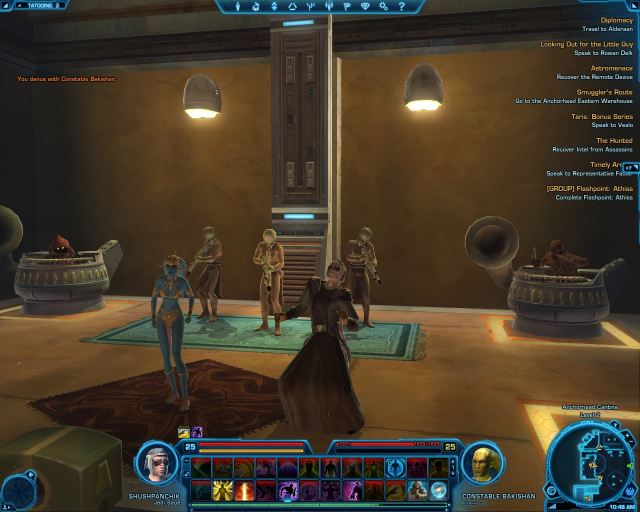Screen dimensions: 640x512
Task: Select the Astromenace quest in the tracker
Action: click(611, 68)
